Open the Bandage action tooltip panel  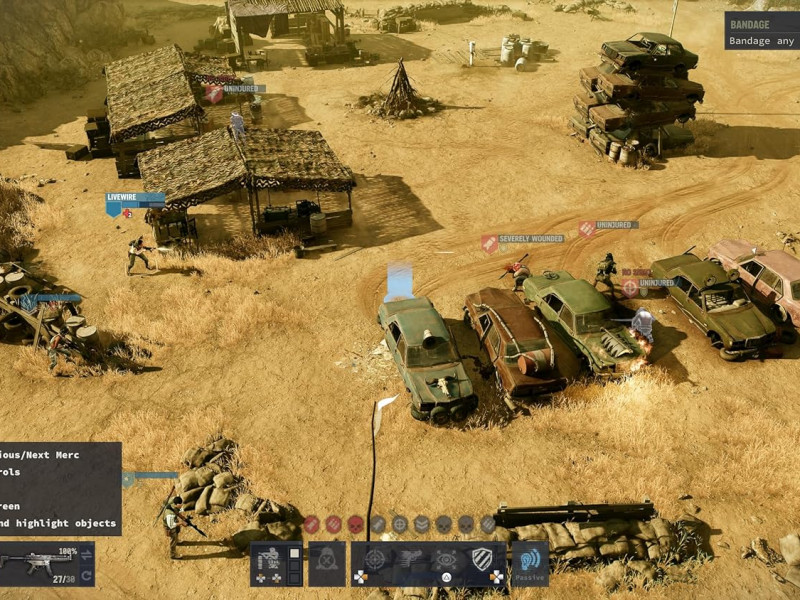tap(762, 30)
